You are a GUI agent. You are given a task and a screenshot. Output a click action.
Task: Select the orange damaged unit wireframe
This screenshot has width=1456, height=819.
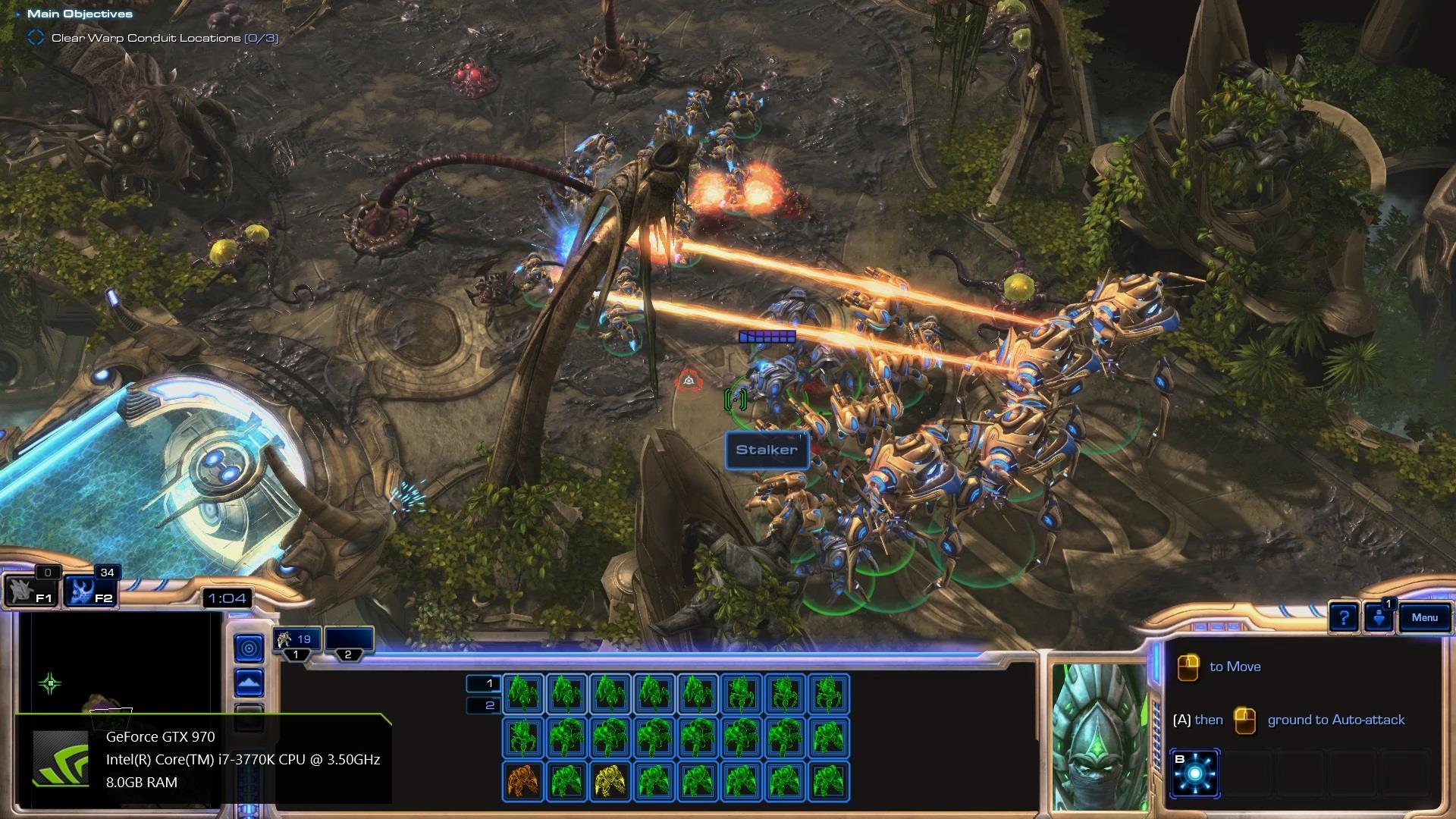[x=522, y=781]
